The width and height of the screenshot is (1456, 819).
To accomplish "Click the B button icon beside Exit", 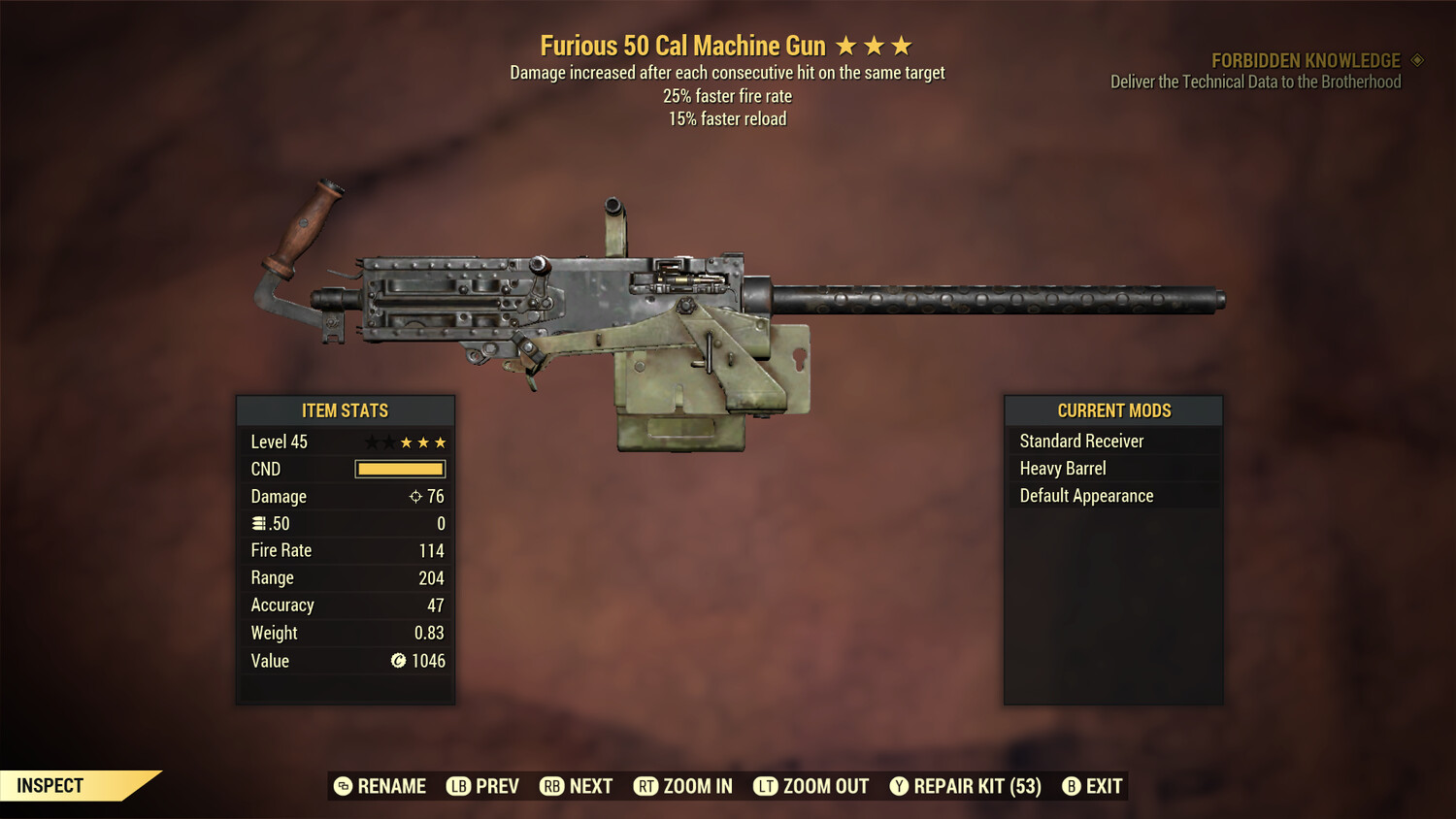I will pyautogui.click(x=1072, y=786).
